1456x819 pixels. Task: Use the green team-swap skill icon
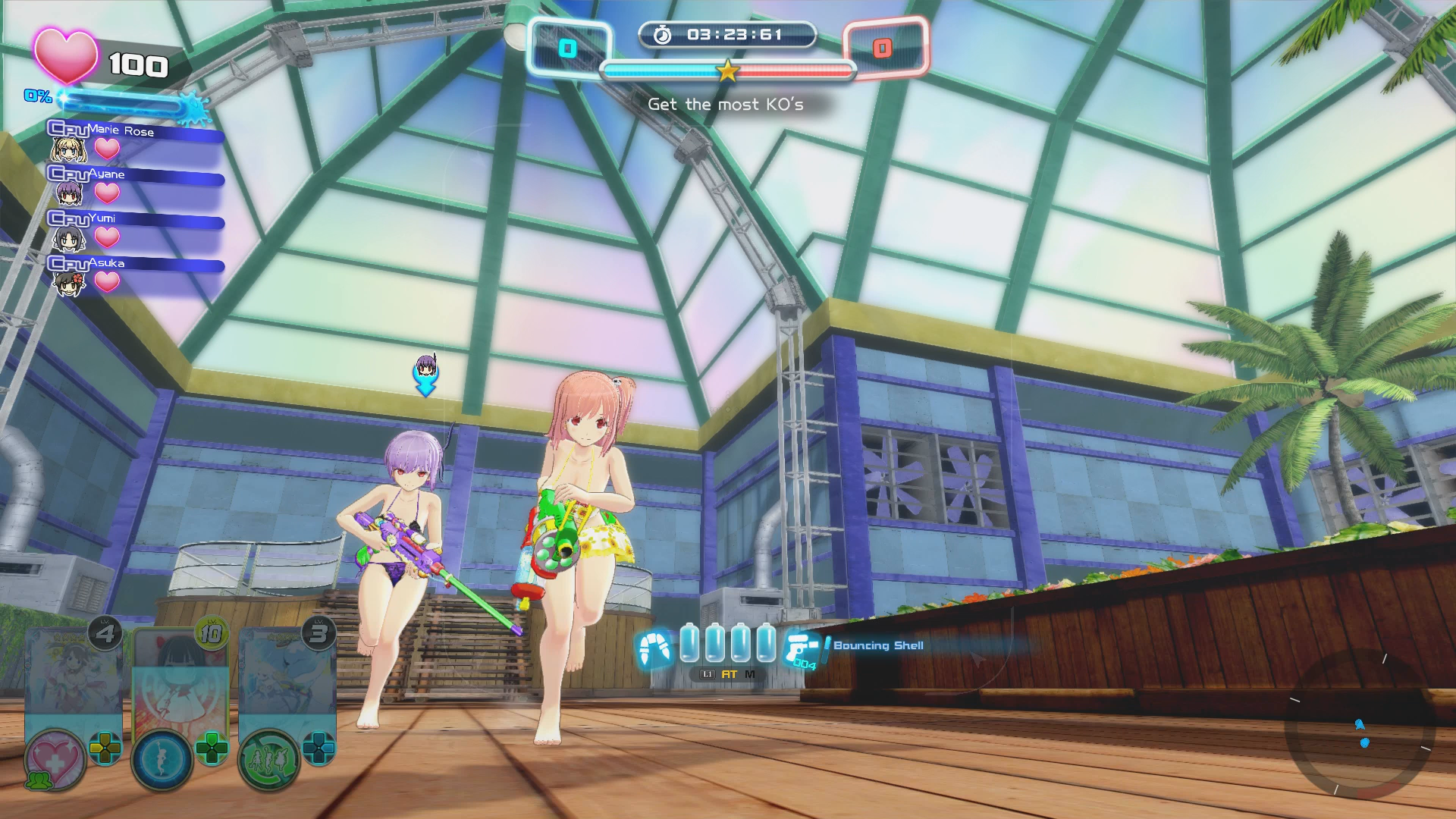click(x=268, y=759)
